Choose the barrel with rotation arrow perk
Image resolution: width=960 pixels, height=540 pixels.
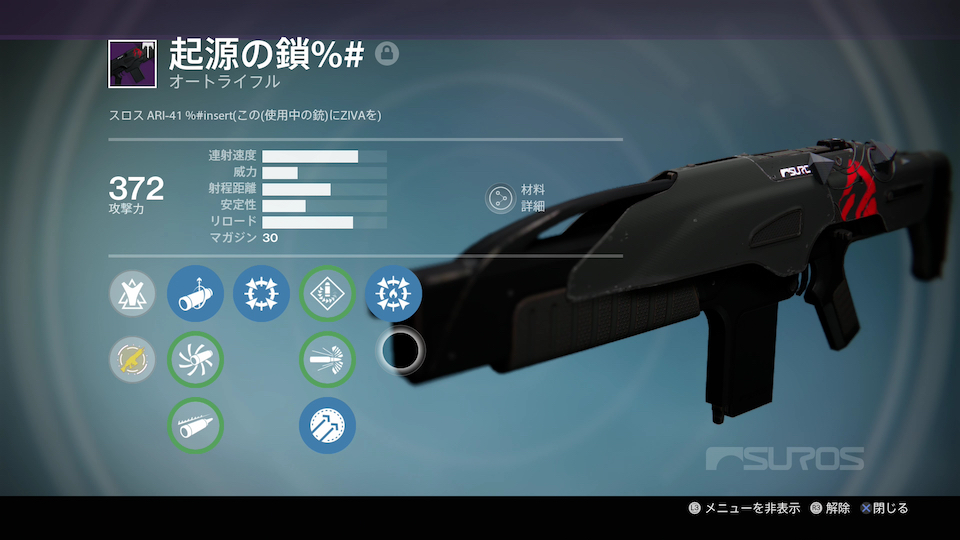pos(195,294)
